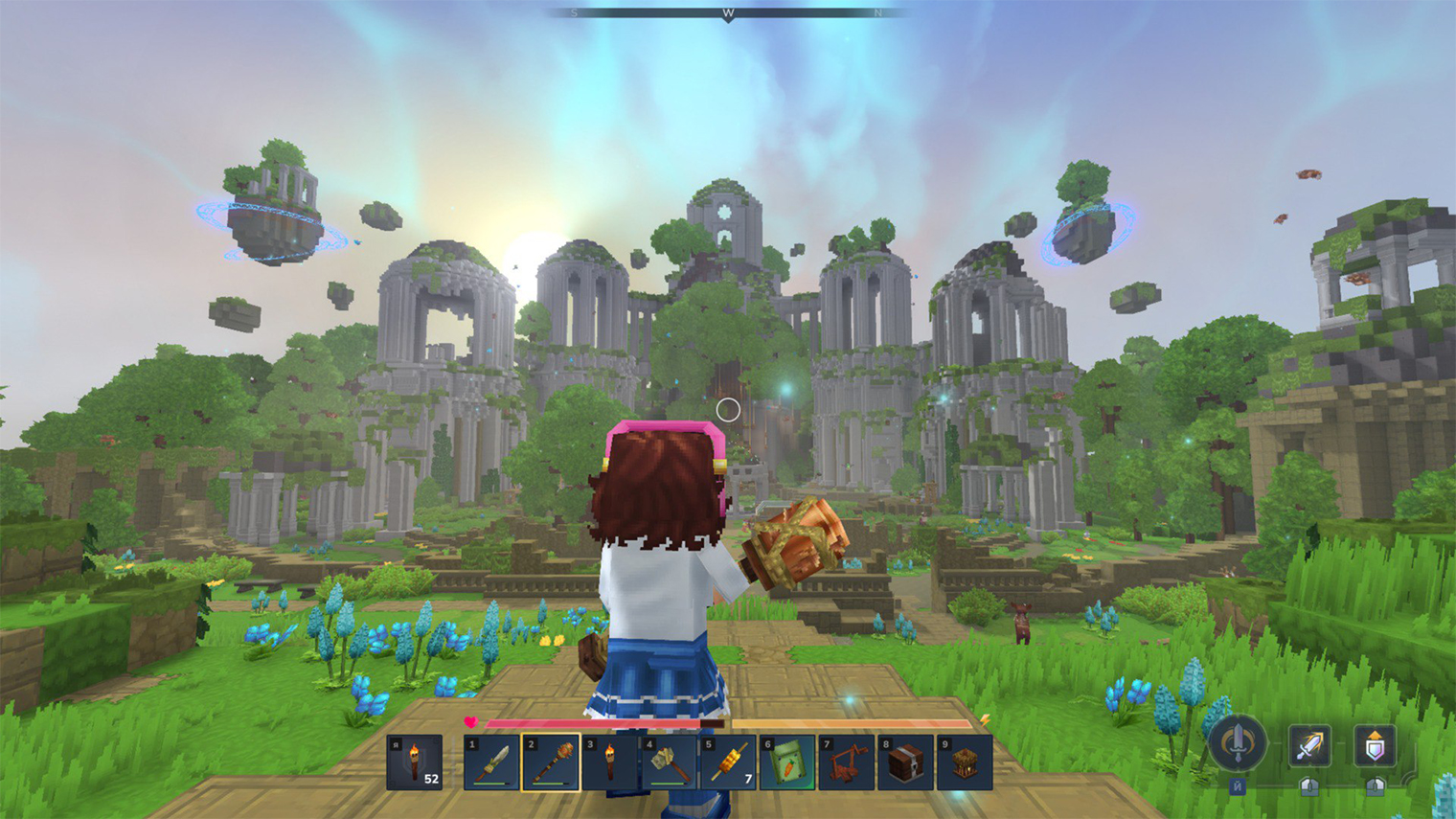
Task: Click the off-hand torch slot showing 52
Action: point(417,762)
